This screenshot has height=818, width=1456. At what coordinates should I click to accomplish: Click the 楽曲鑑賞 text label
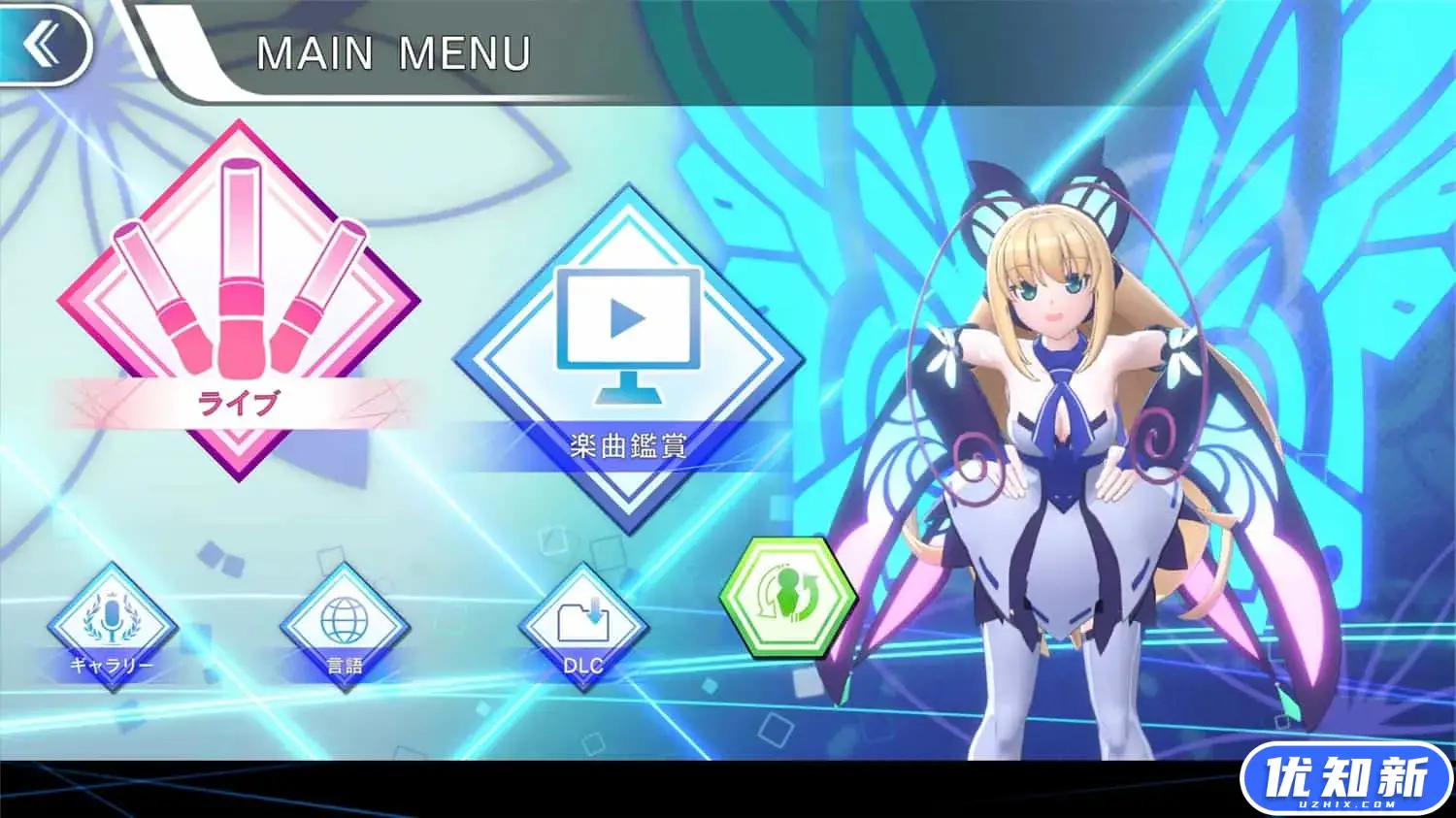[x=626, y=444]
